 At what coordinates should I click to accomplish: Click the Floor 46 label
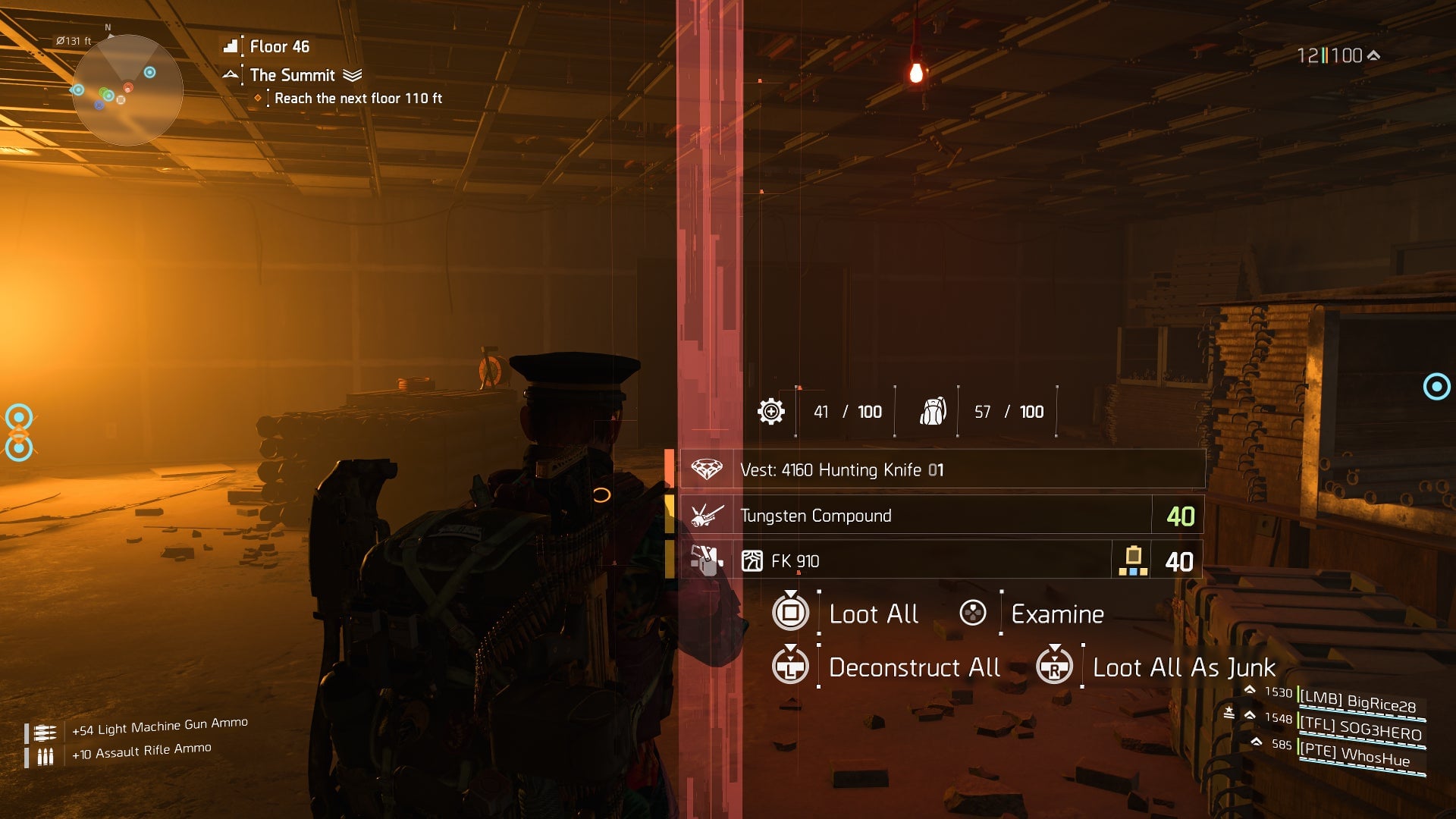pyautogui.click(x=280, y=46)
